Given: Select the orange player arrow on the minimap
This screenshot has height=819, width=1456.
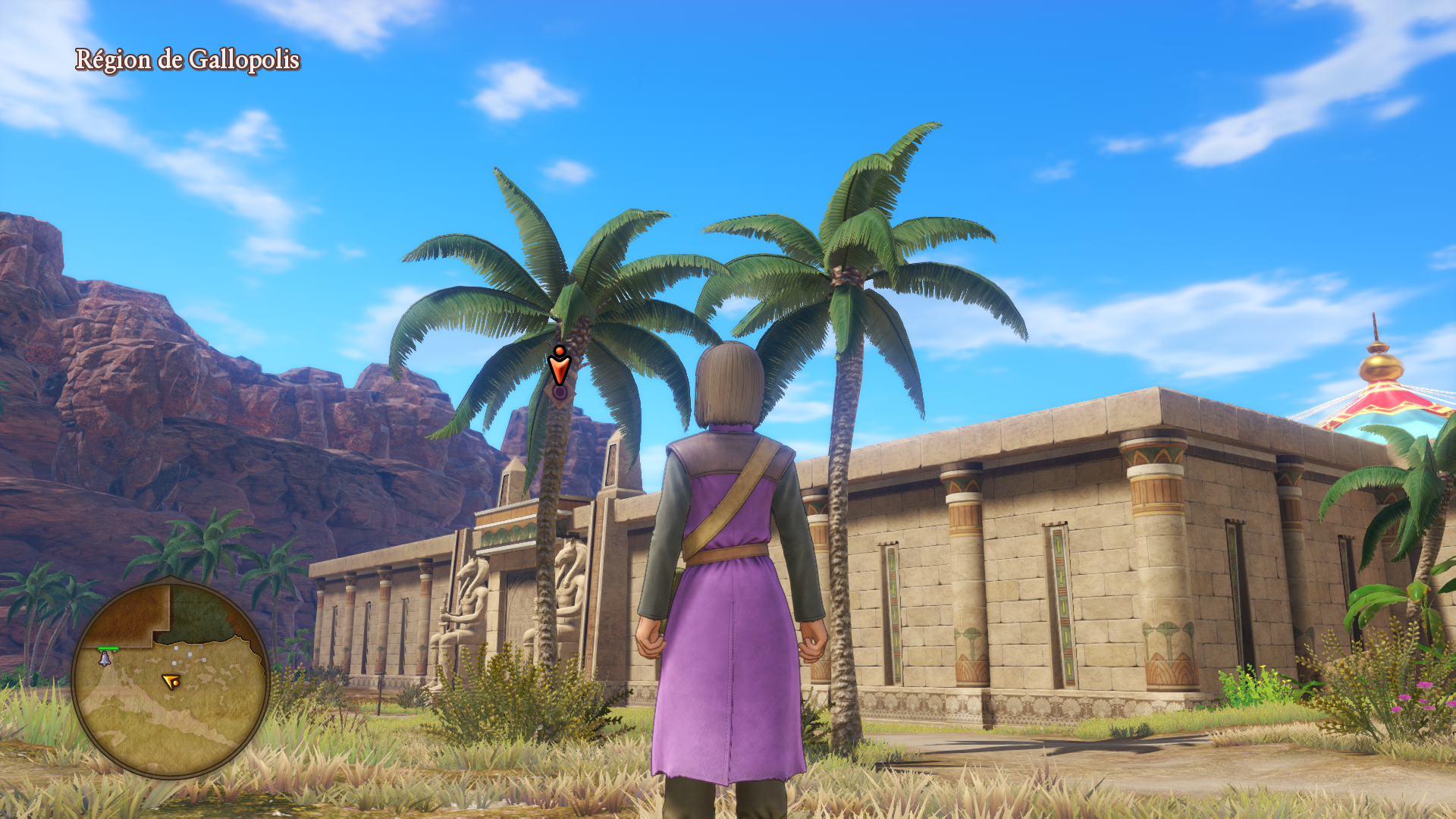Looking at the screenshot, I should pyautogui.click(x=171, y=682).
